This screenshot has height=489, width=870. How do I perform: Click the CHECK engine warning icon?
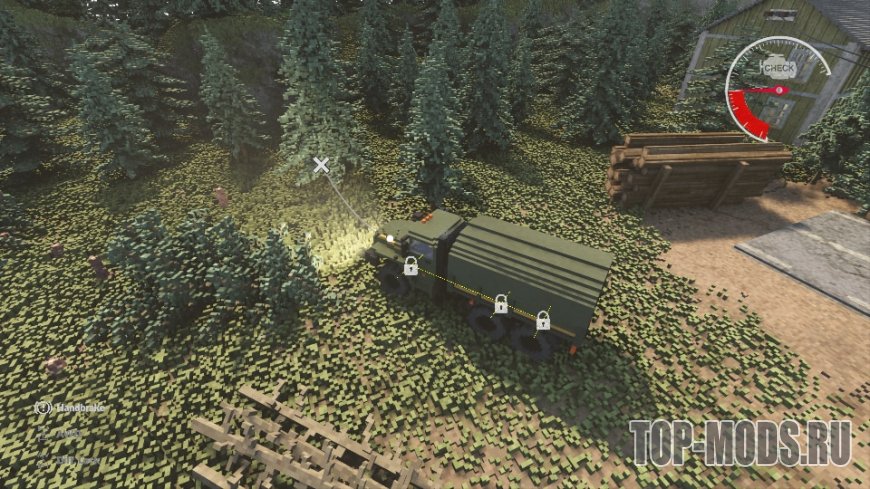point(779,66)
